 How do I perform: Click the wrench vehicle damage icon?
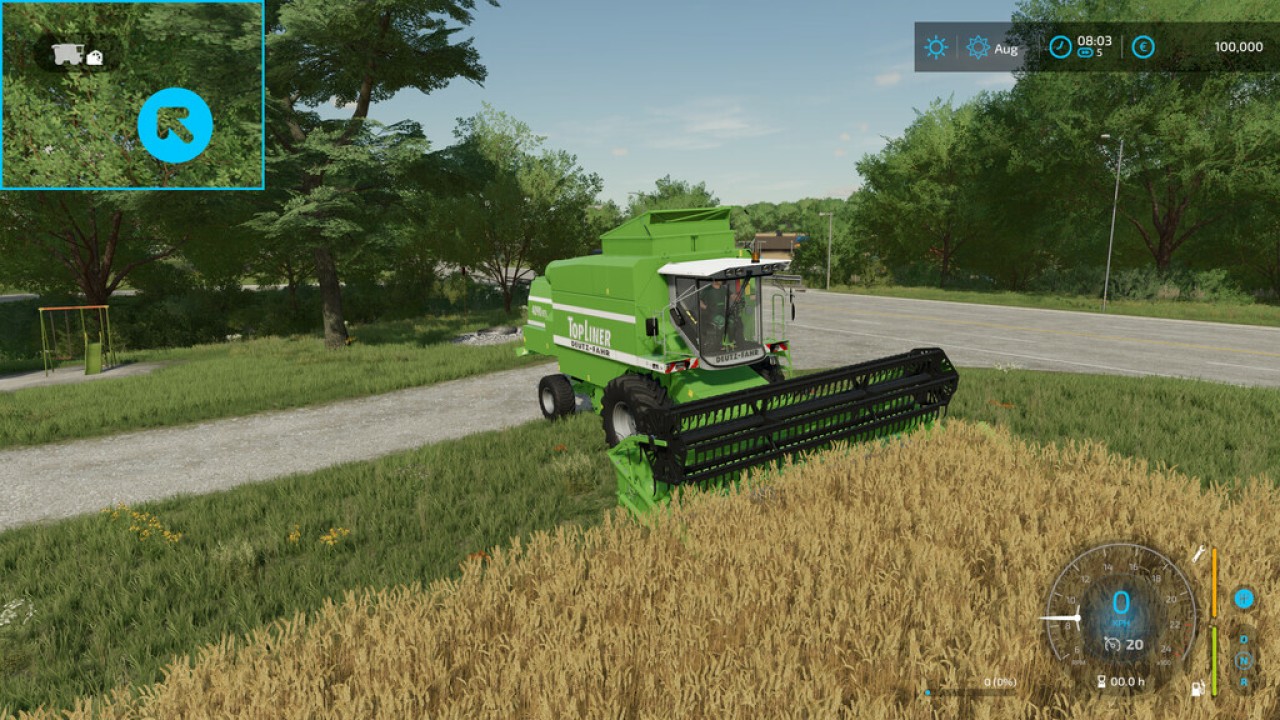1198,554
